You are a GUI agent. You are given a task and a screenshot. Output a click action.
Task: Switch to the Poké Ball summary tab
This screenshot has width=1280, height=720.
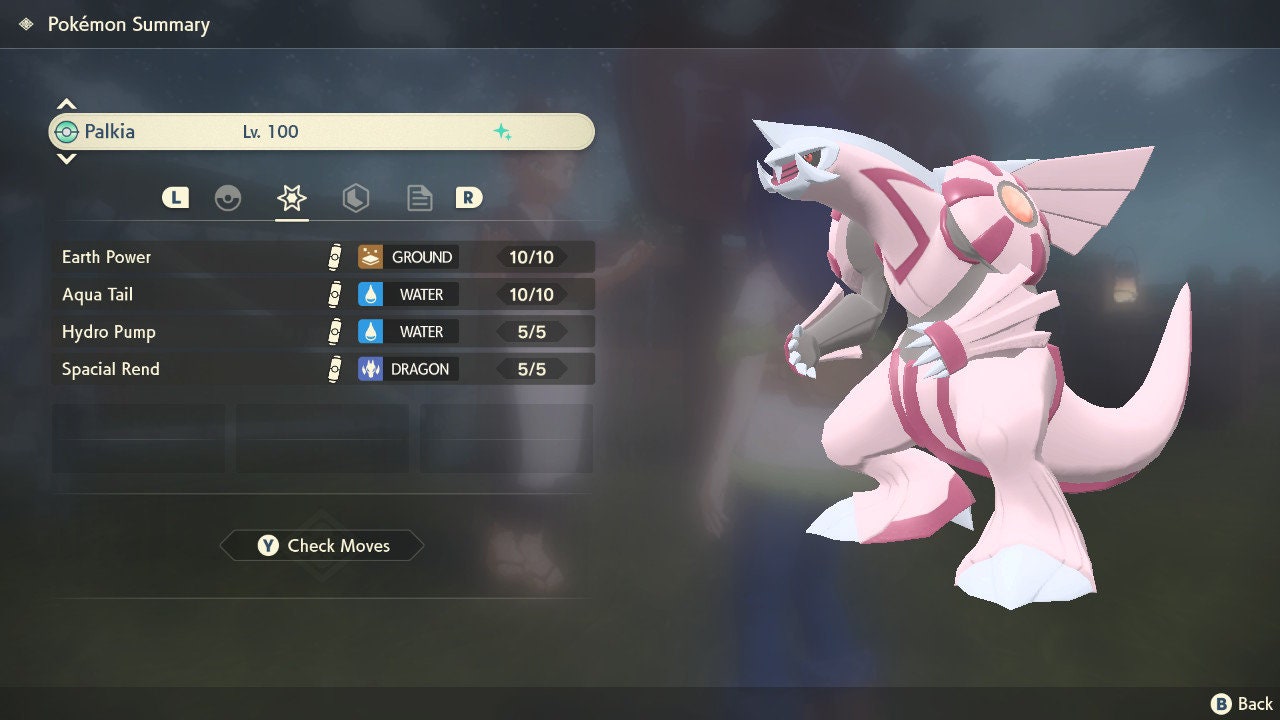coord(228,198)
